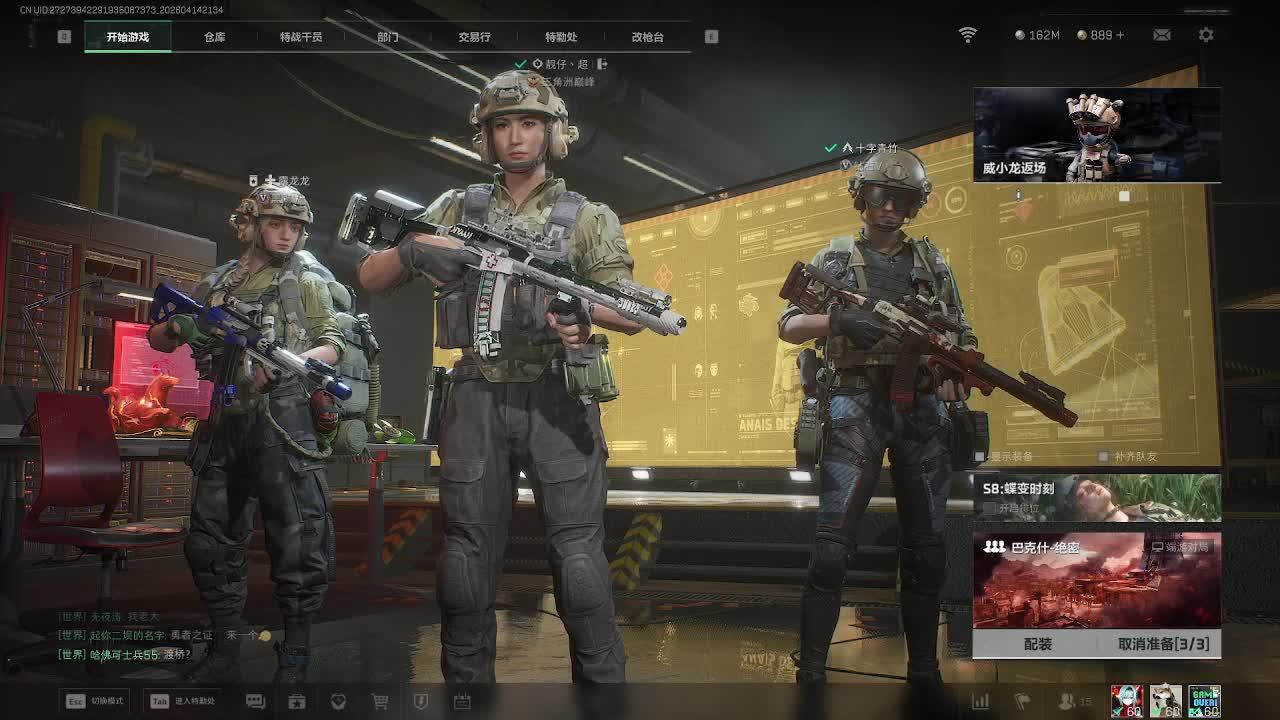The height and width of the screenshot is (720, 1280).
Task: Switch to the 改枪台 tab
Action: click(647, 37)
